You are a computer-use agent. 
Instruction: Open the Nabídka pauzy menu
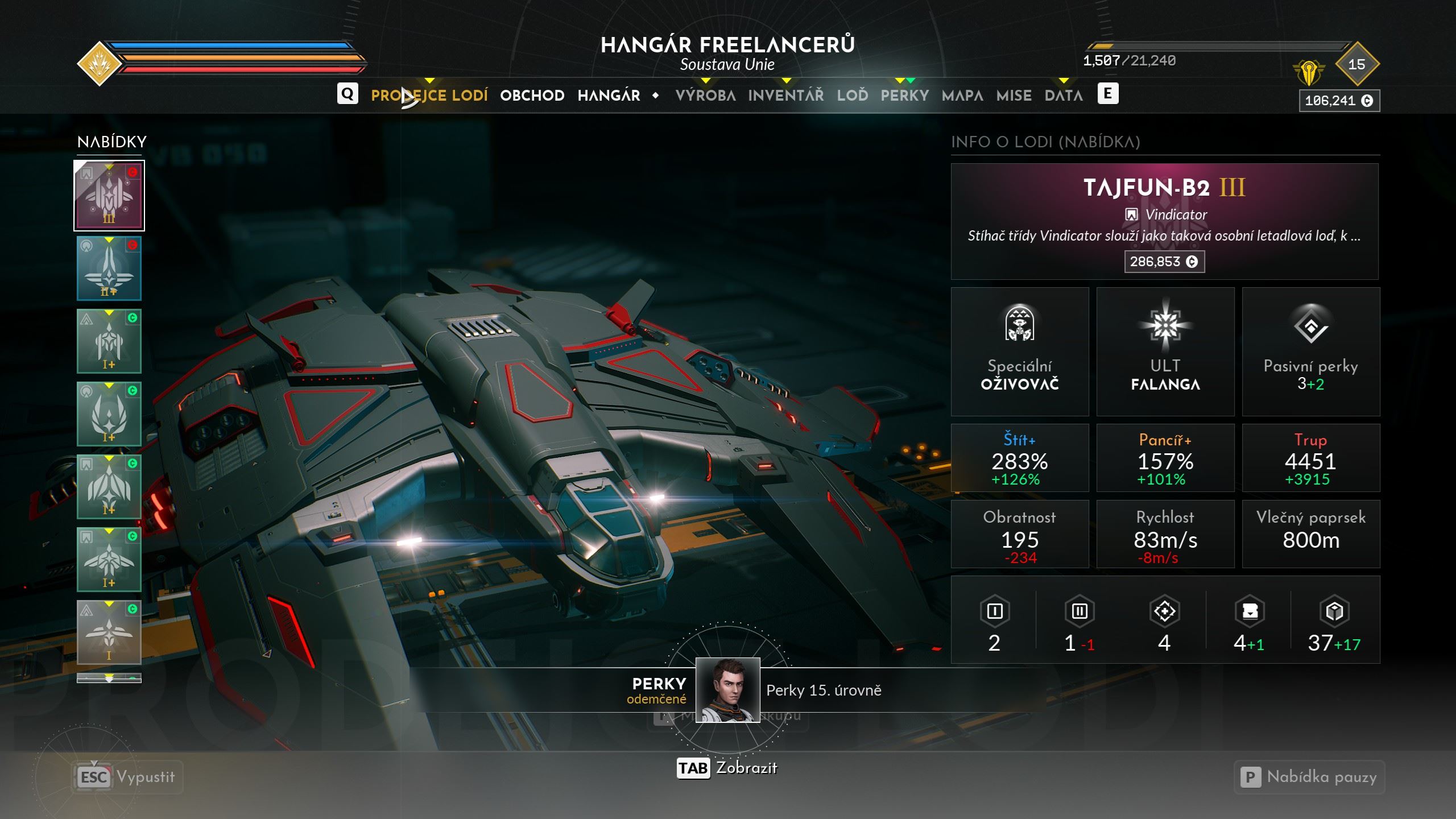[x=1309, y=777]
